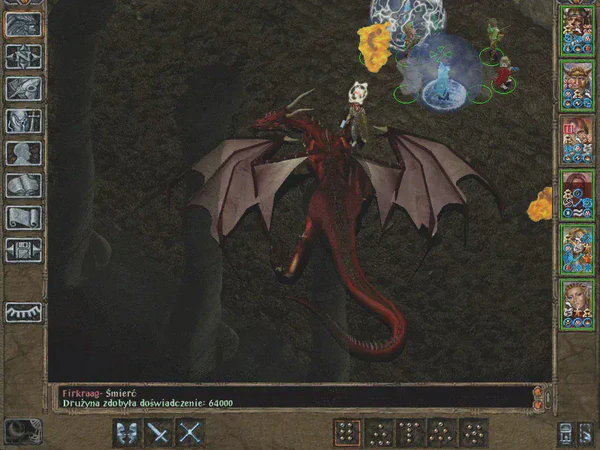The height and width of the screenshot is (450, 600).
Task: Activate the shield guard action button
Action: click(127, 432)
